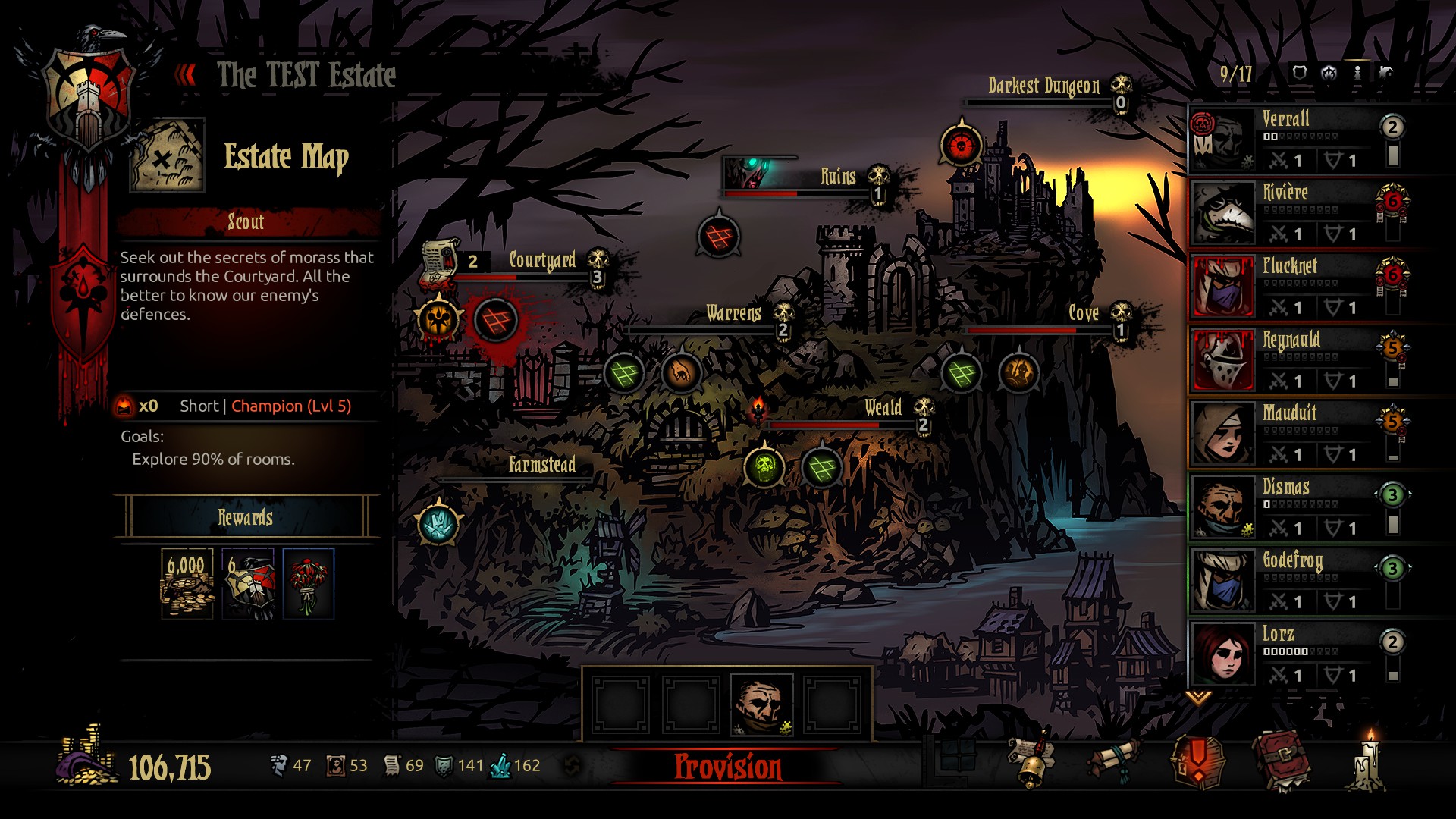Select the Cove orange quest marker
The height and width of the screenshot is (819, 1456).
1018,372
